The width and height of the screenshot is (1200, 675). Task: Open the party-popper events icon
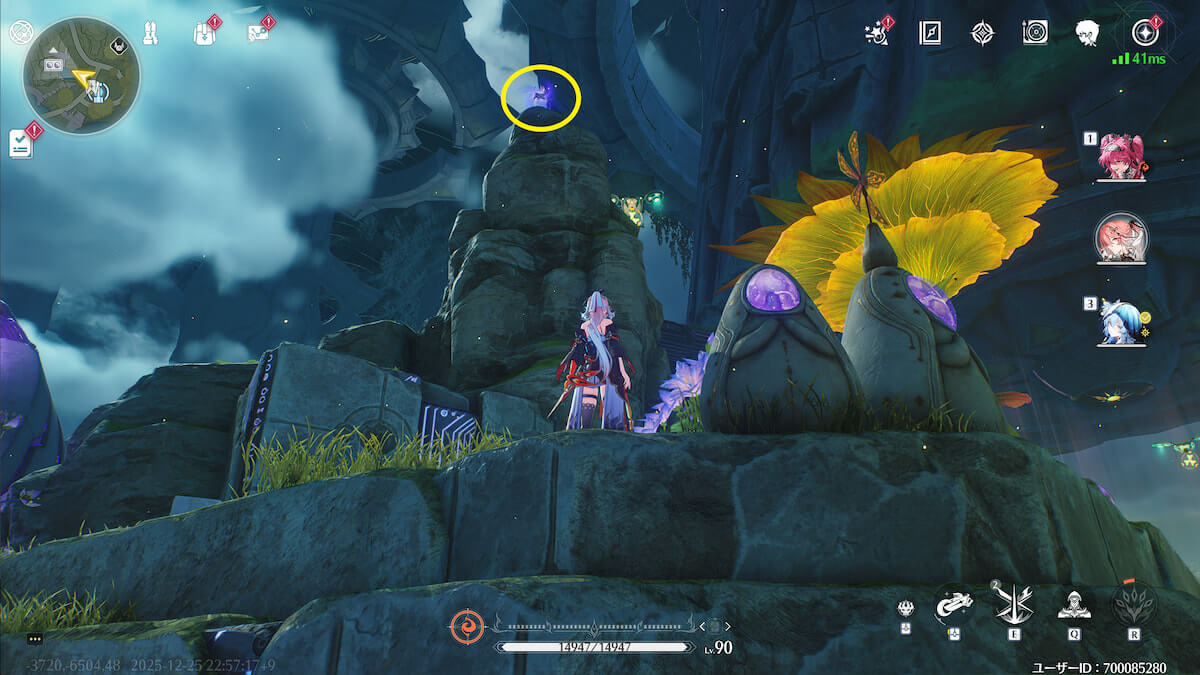click(x=877, y=33)
